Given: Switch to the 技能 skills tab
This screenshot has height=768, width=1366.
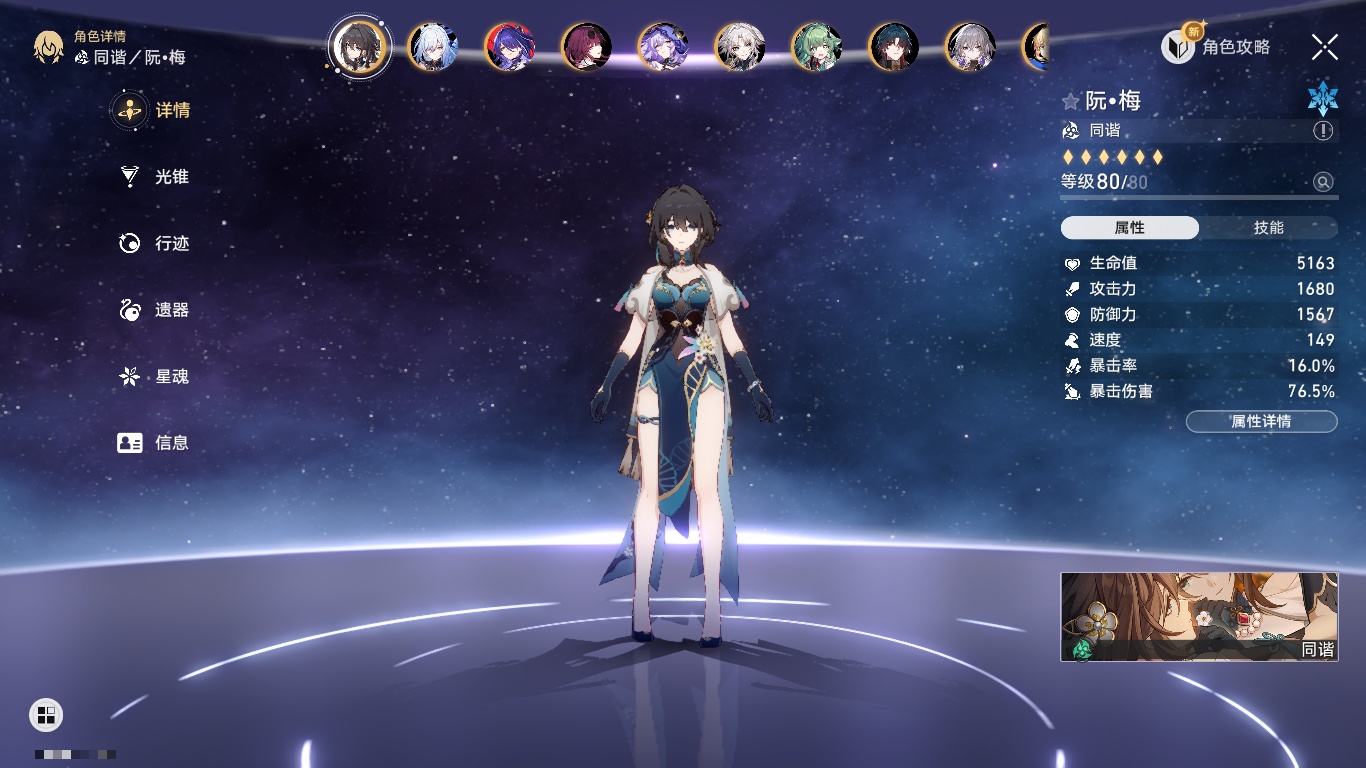Looking at the screenshot, I should [x=1268, y=228].
